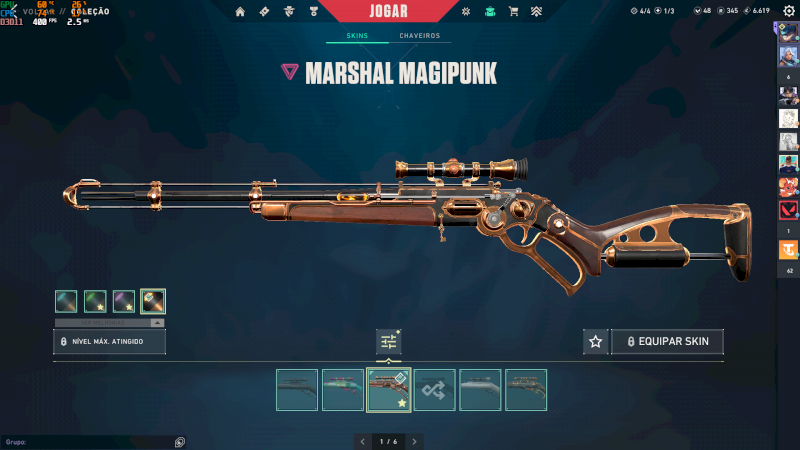
Task: Open the skin filter sliders button
Action: (388, 342)
